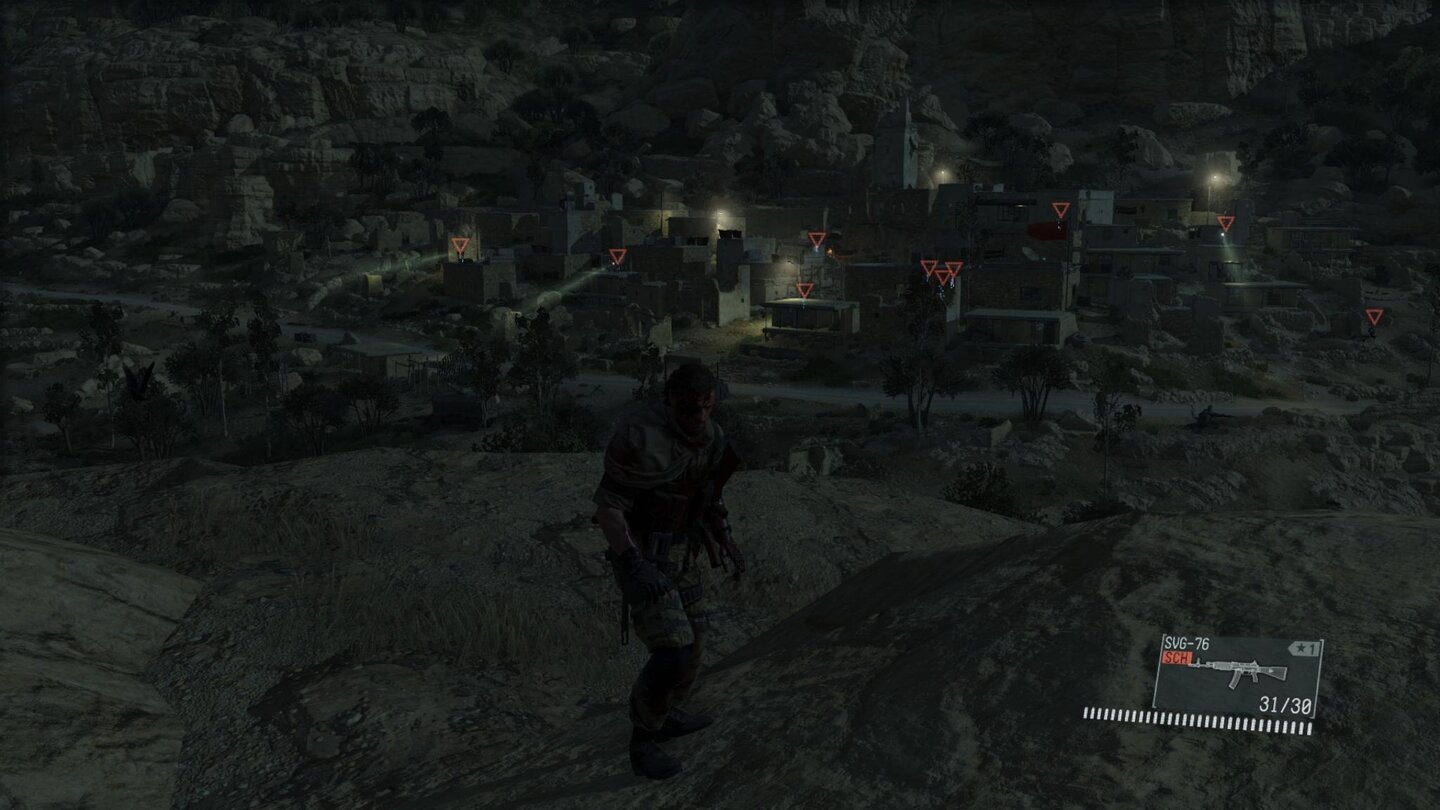The width and height of the screenshot is (1440, 810).
Task: Click the enemy marker near the right streetlight
Action: click(x=1224, y=222)
